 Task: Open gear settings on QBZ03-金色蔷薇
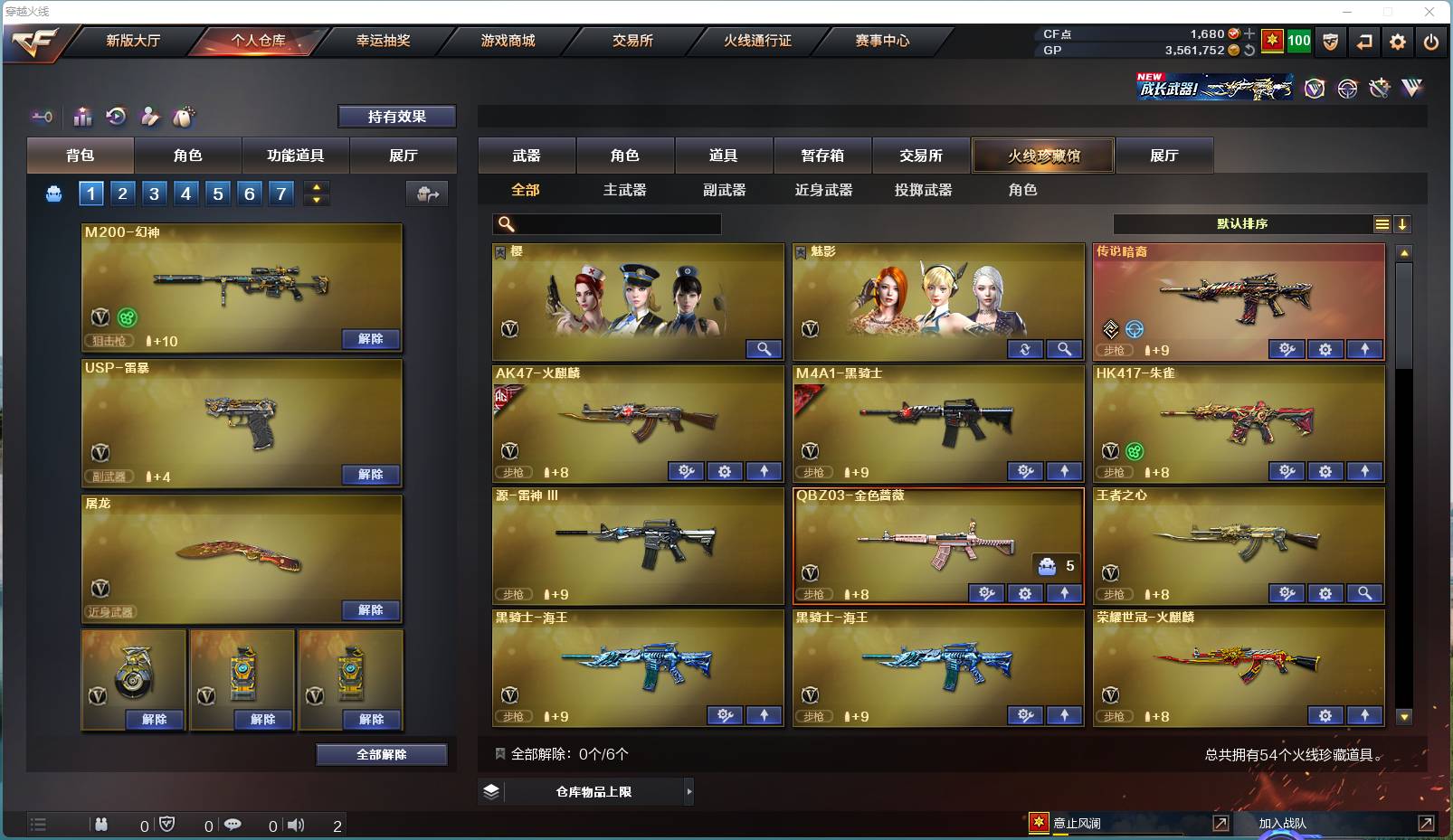click(1026, 593)
